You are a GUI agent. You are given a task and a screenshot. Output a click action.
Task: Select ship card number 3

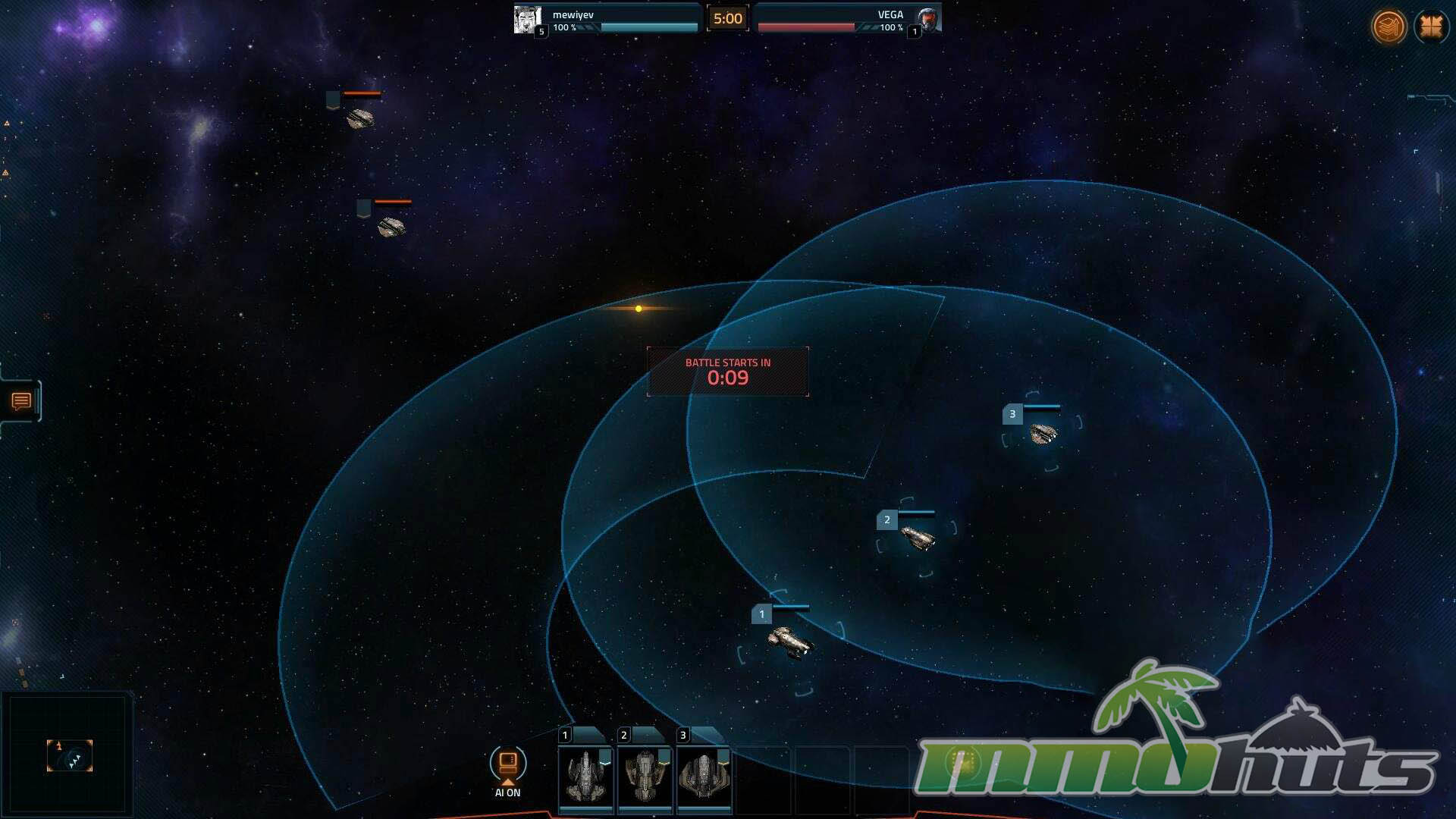coord(704,775)
